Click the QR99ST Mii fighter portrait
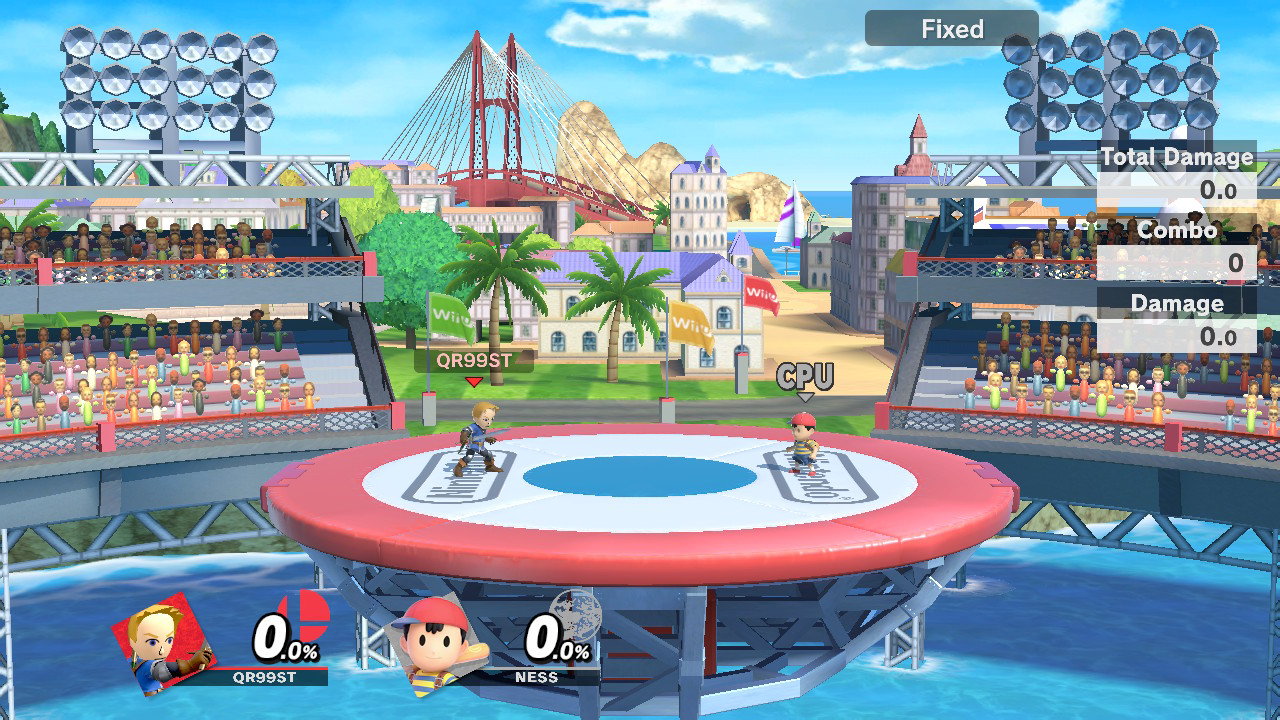 coord(165,643)
